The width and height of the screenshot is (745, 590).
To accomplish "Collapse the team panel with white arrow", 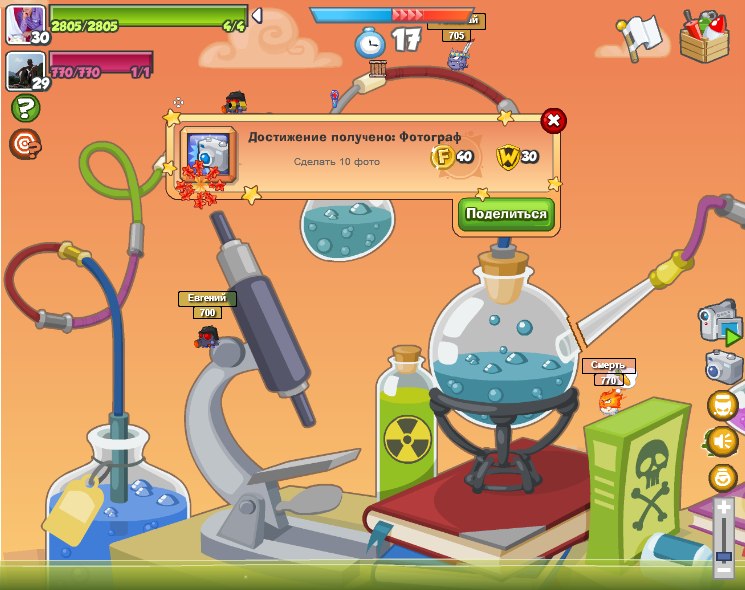I will [257, 16].
